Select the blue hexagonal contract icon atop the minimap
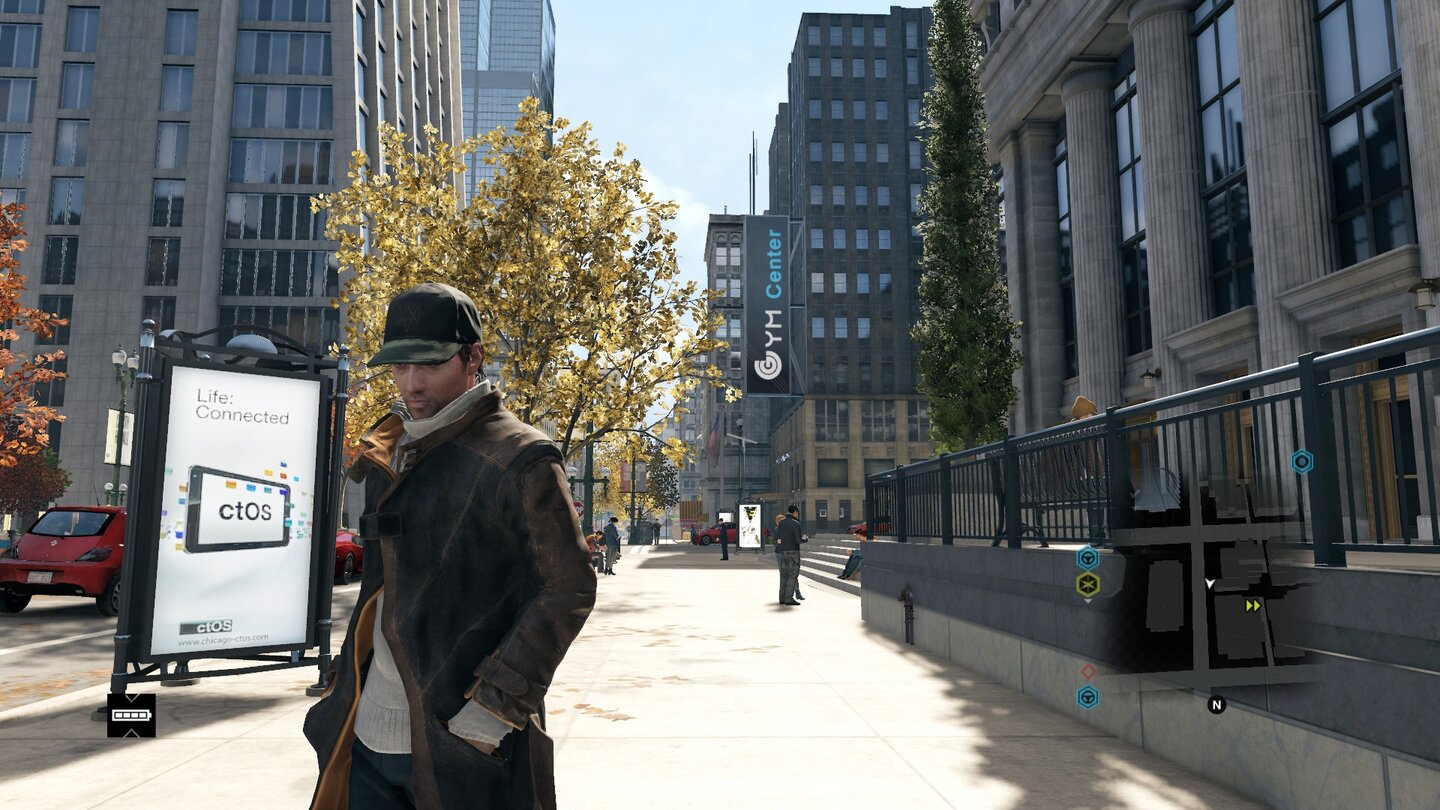This screenshot has height=810, width=1440. click(x=1302, y=461)
